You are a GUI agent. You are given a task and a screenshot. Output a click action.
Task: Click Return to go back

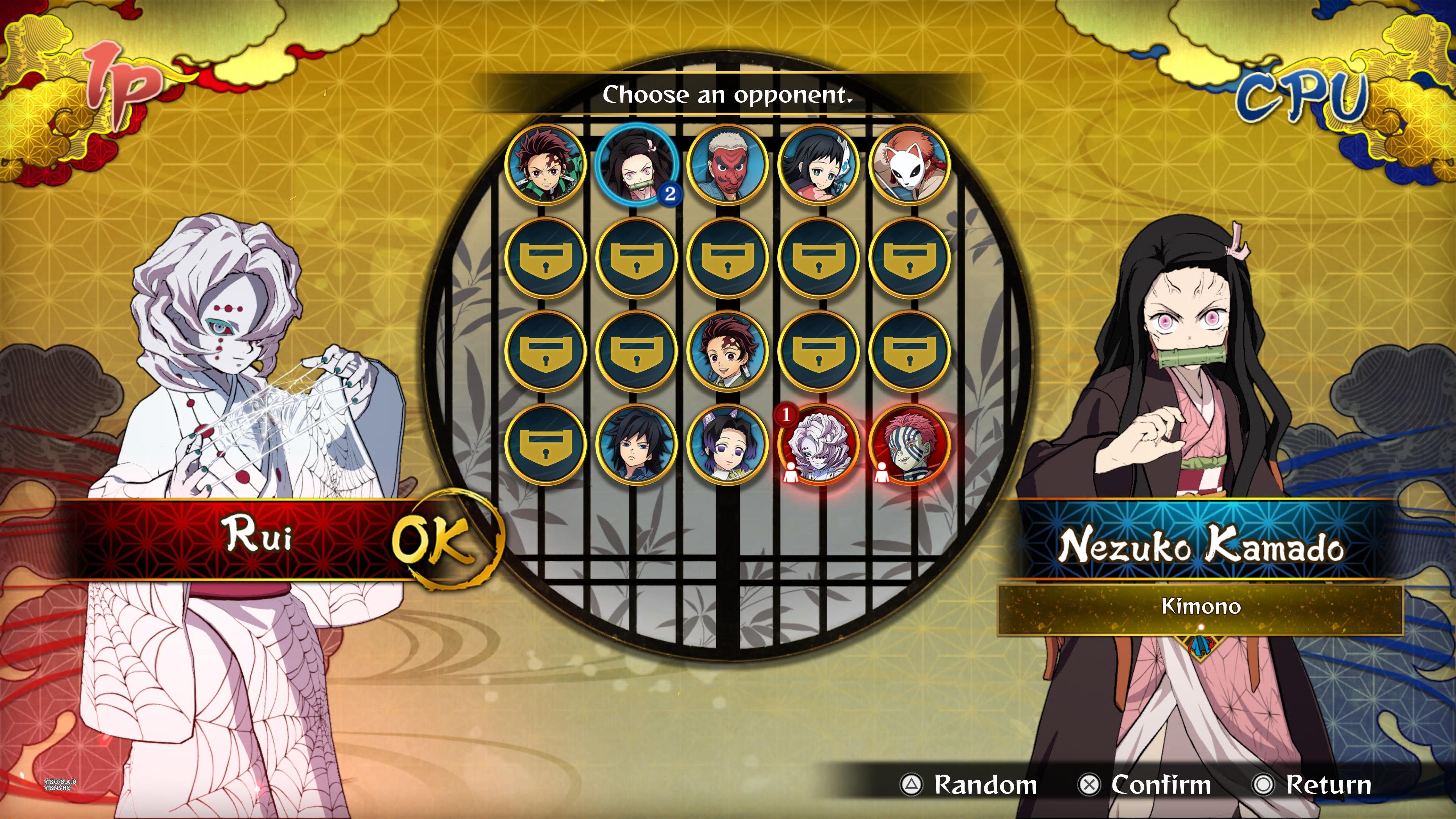1326,784
